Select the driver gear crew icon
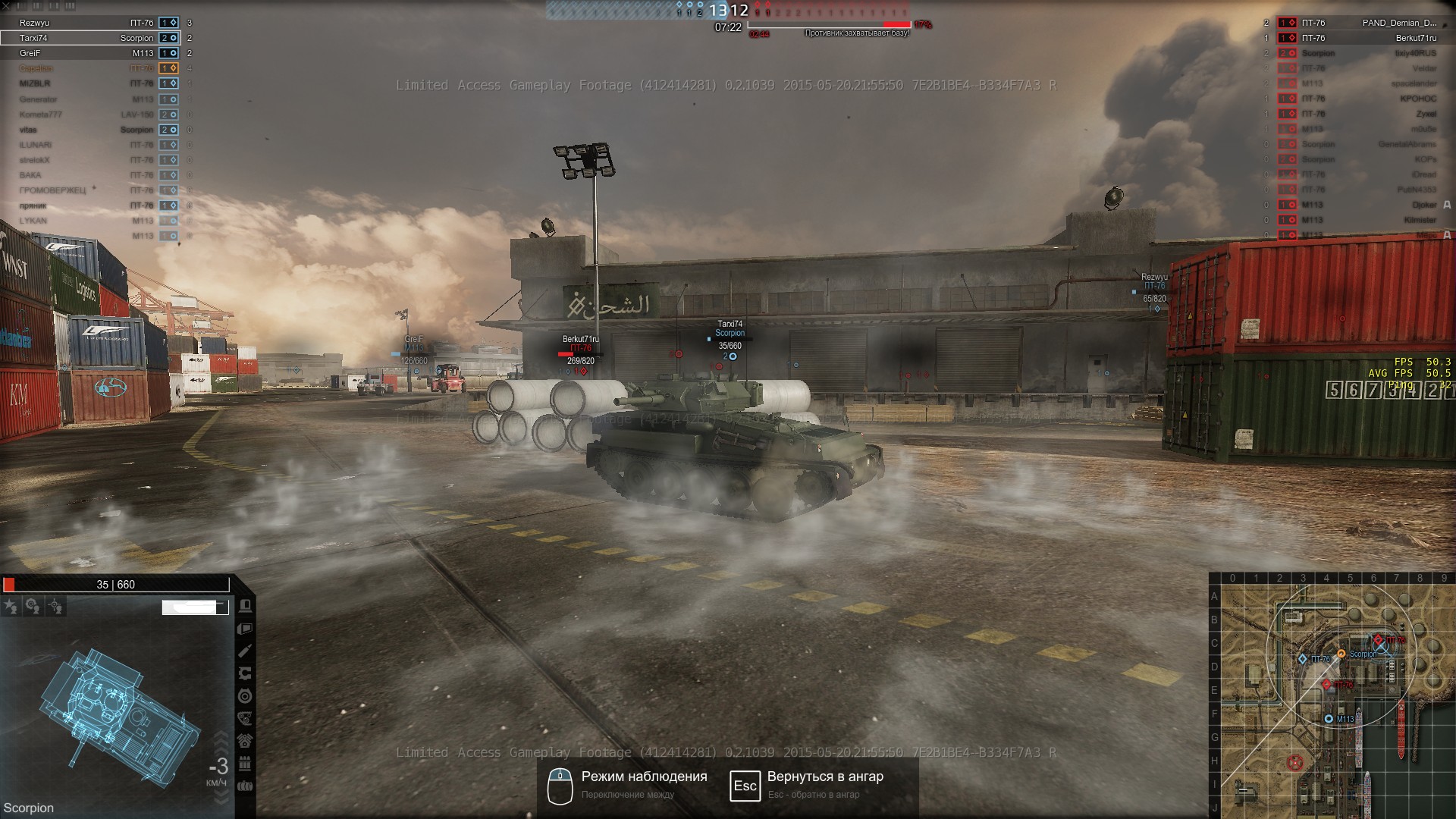Screen dimensions: 1456x819 tap(33, 606)
